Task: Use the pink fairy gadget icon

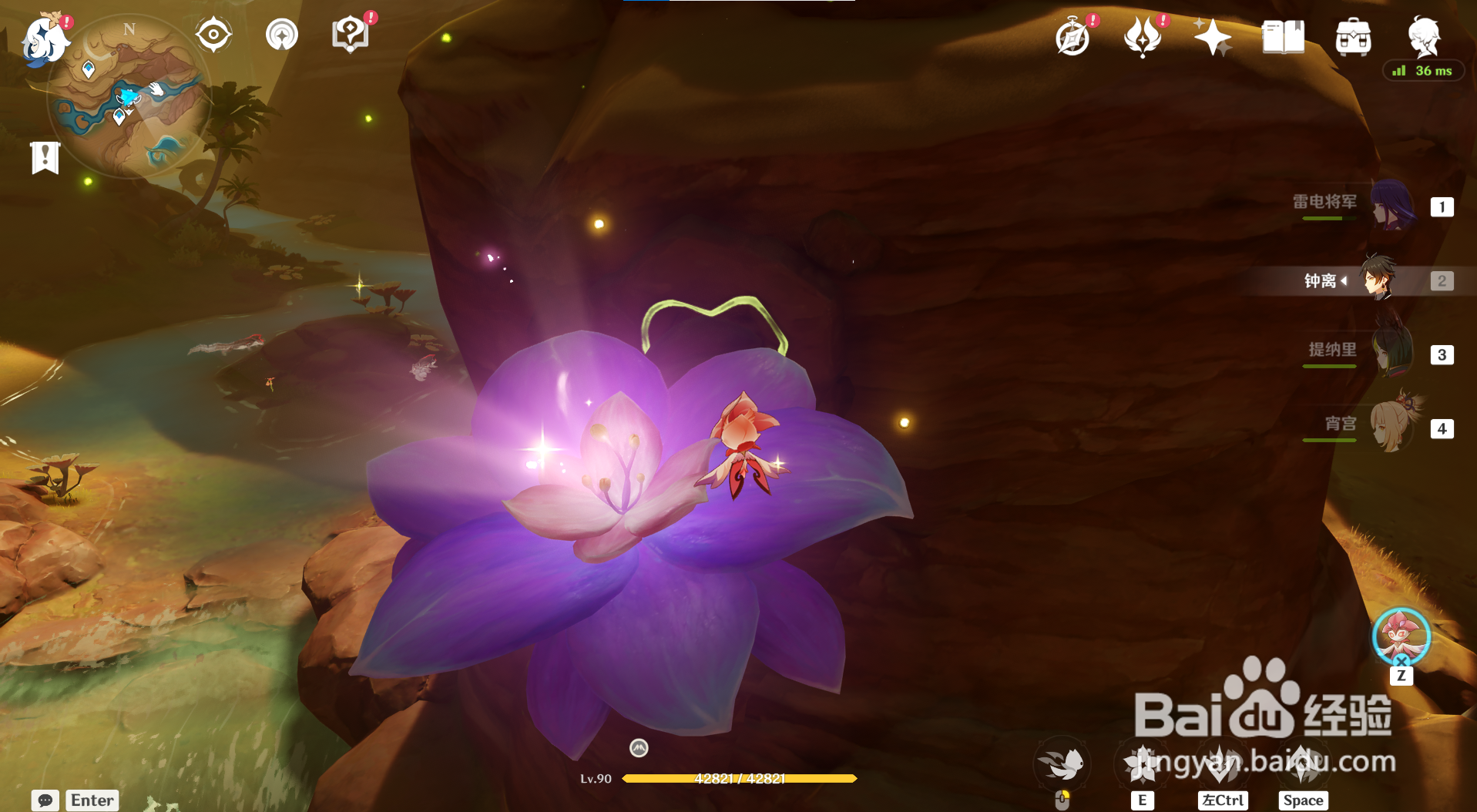Action: 1401,636
